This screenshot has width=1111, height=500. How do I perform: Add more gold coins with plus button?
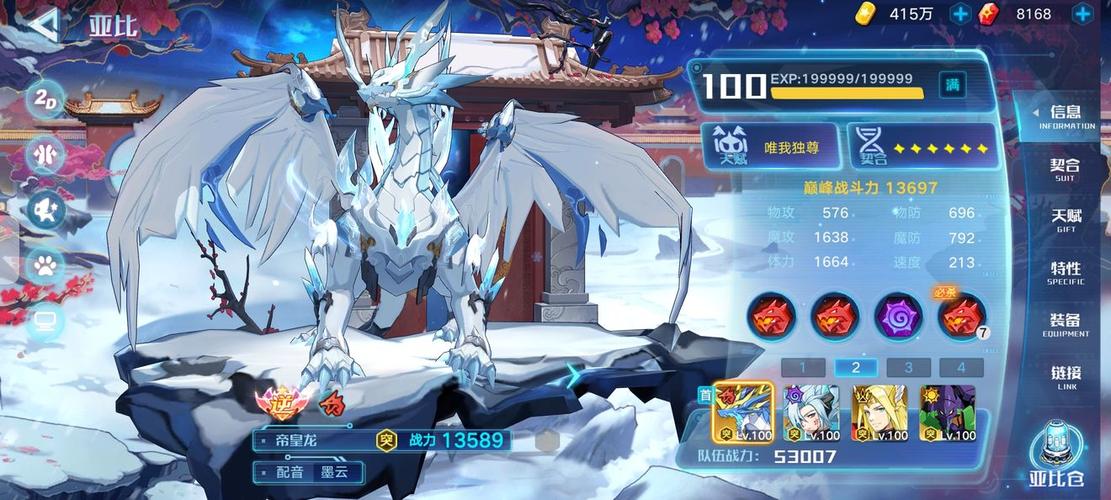pyautogui.click(x=960, y=14)
